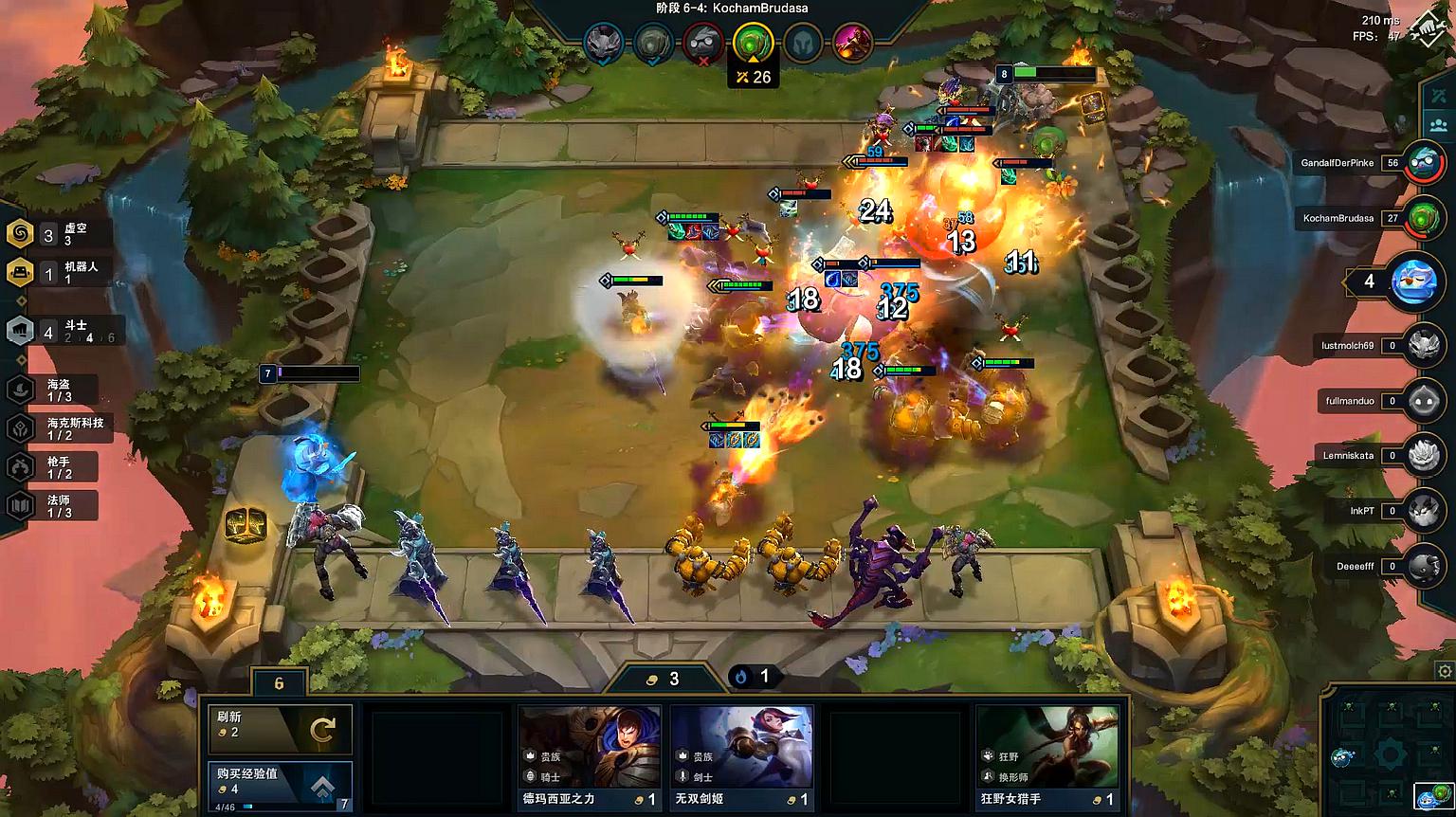This screenshot has height=817, width=1456.
Task: Open fullmanduo's entry in the player list
Action: (1423, 401)
